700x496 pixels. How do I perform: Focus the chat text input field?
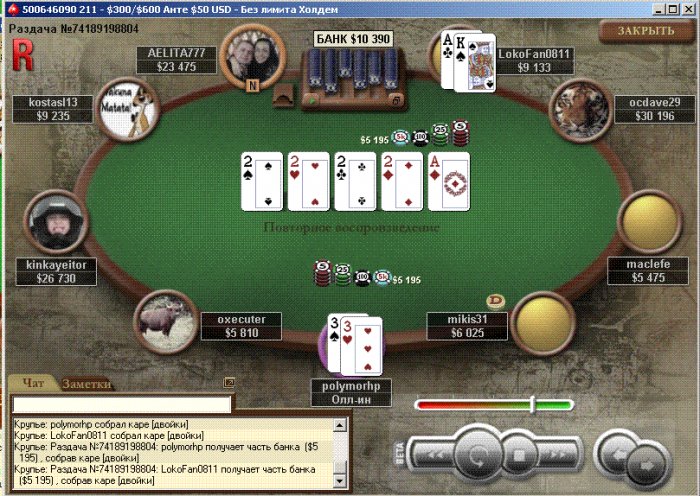121,404
